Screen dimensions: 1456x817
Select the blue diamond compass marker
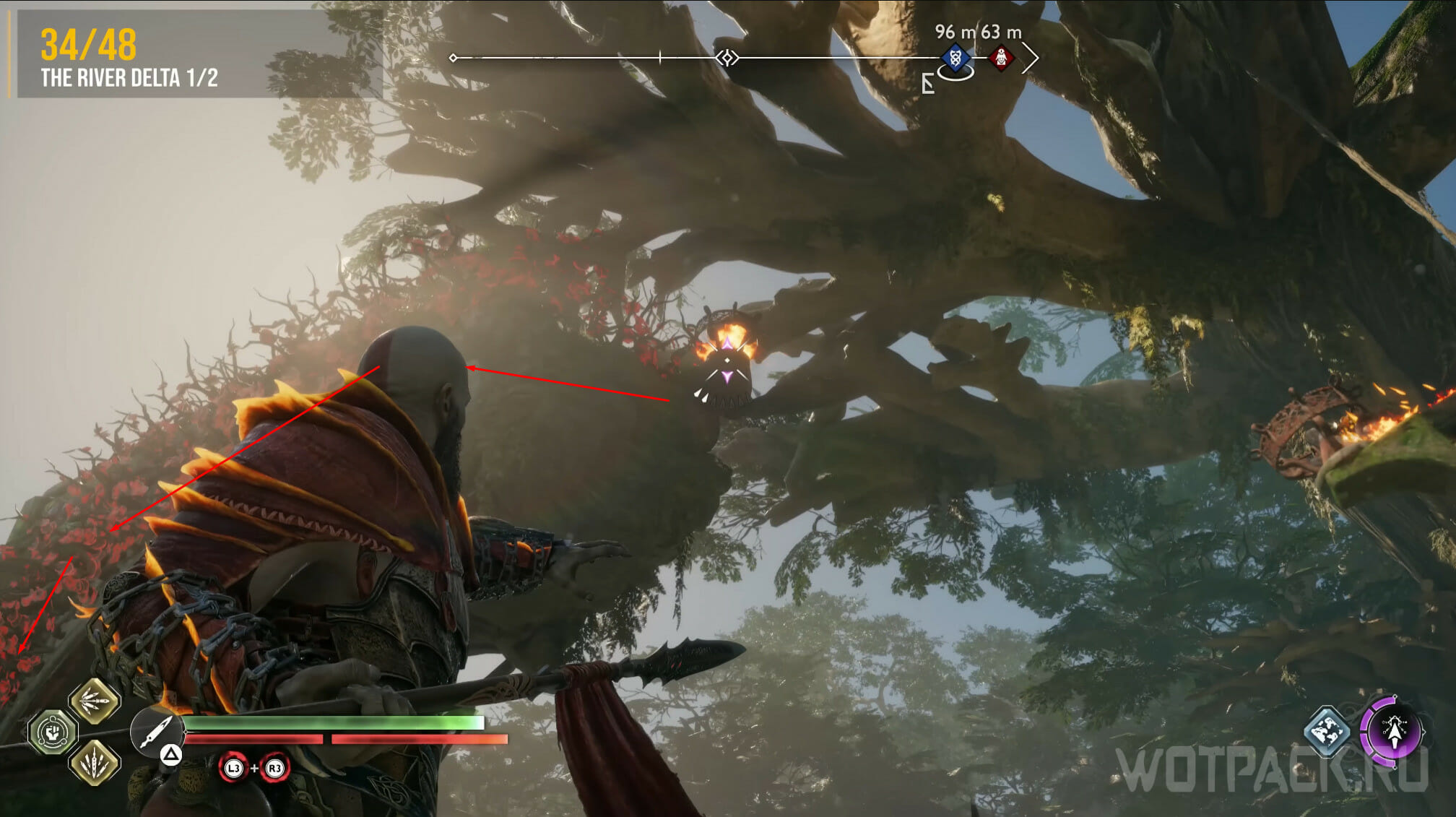pos(955,58)
